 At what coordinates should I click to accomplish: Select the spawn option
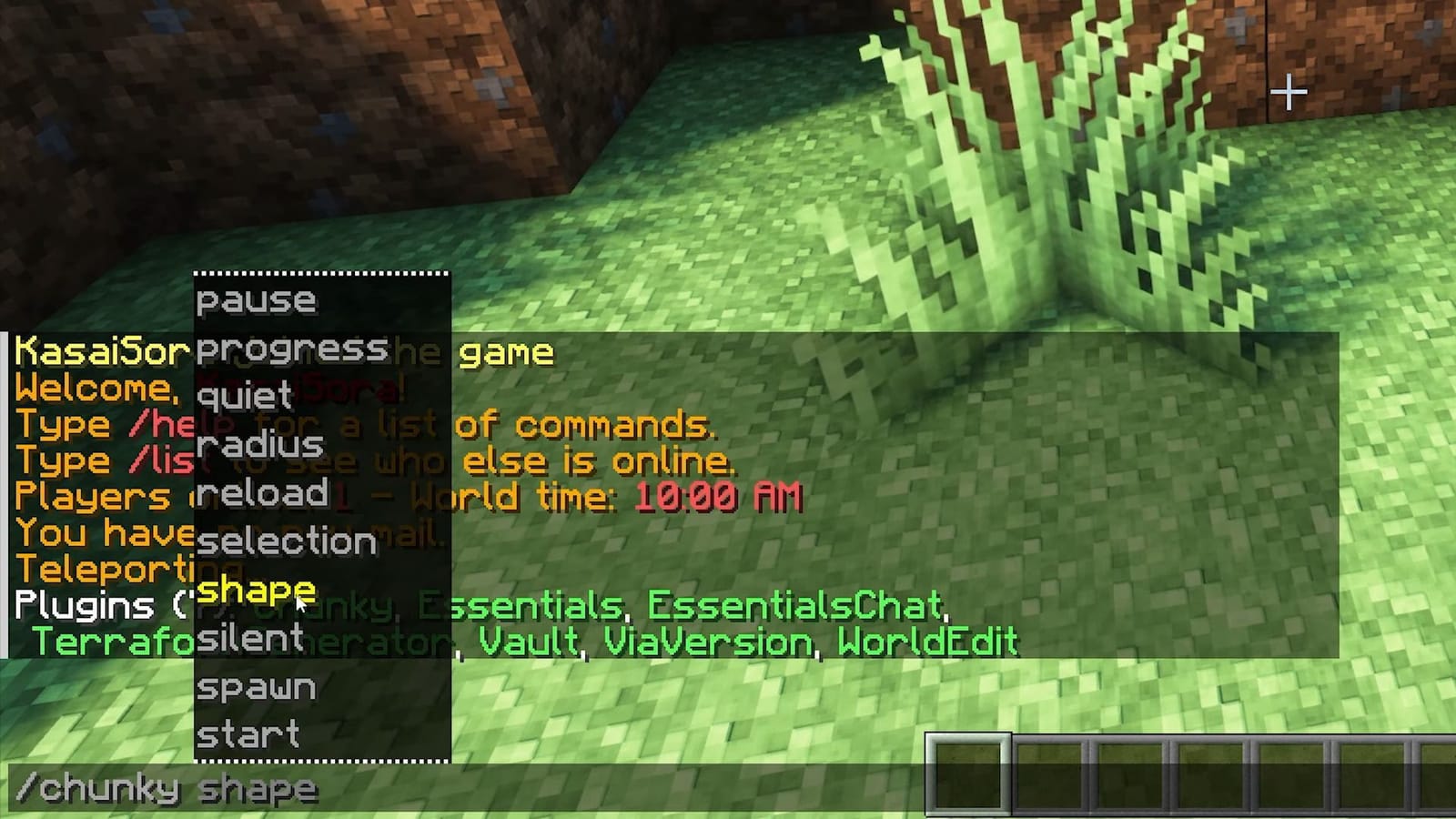(x=261, y=688)
